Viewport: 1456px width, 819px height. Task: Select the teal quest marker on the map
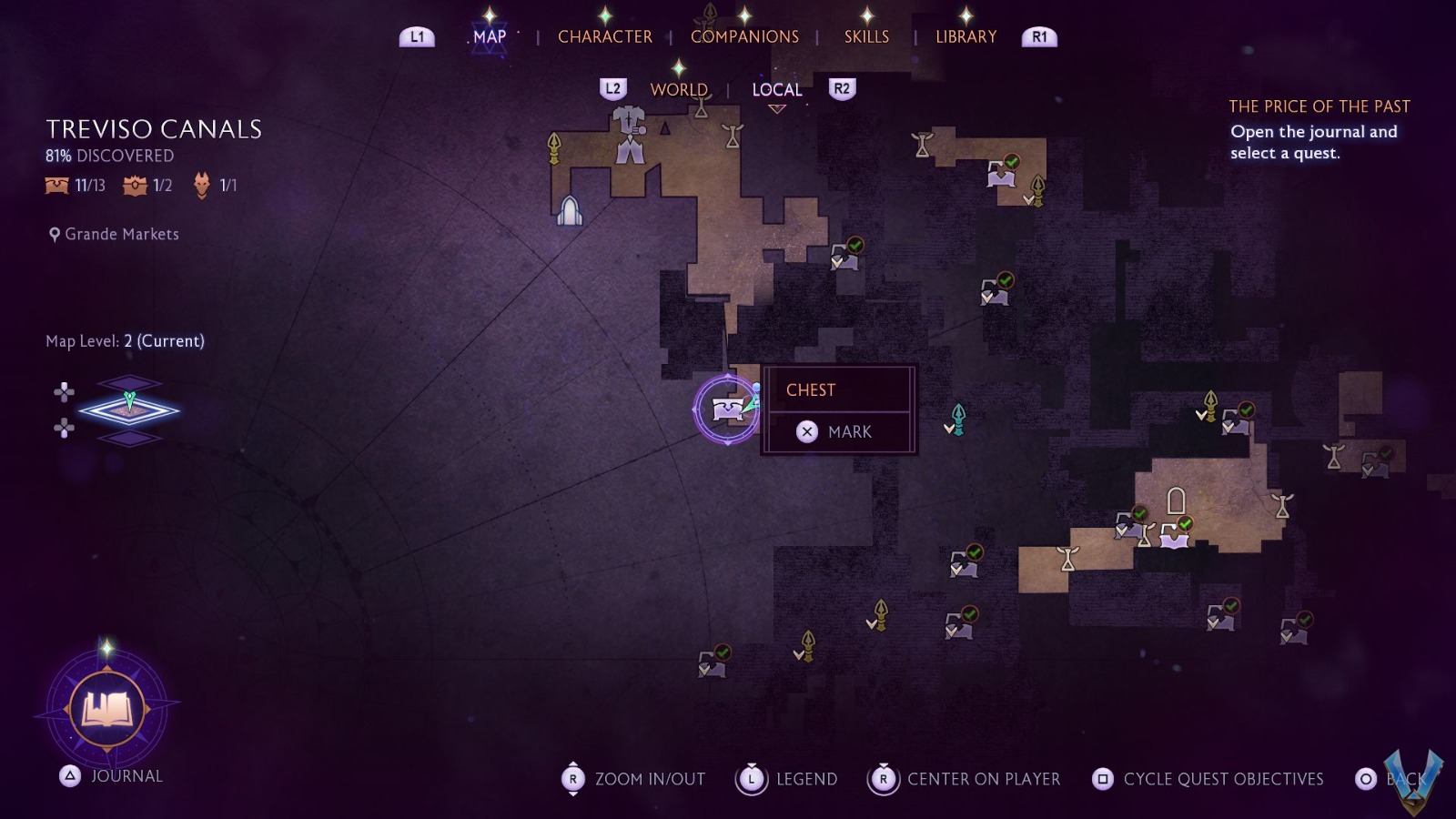pos(957,419)
